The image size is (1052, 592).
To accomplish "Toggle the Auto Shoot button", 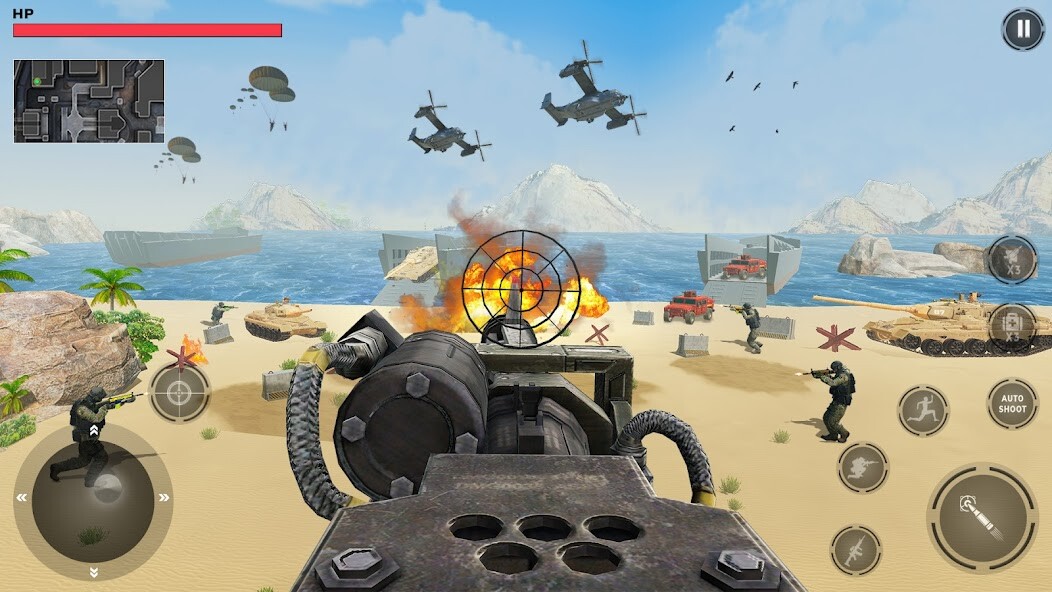I will pyautogui.click(x=1012, y=404).
